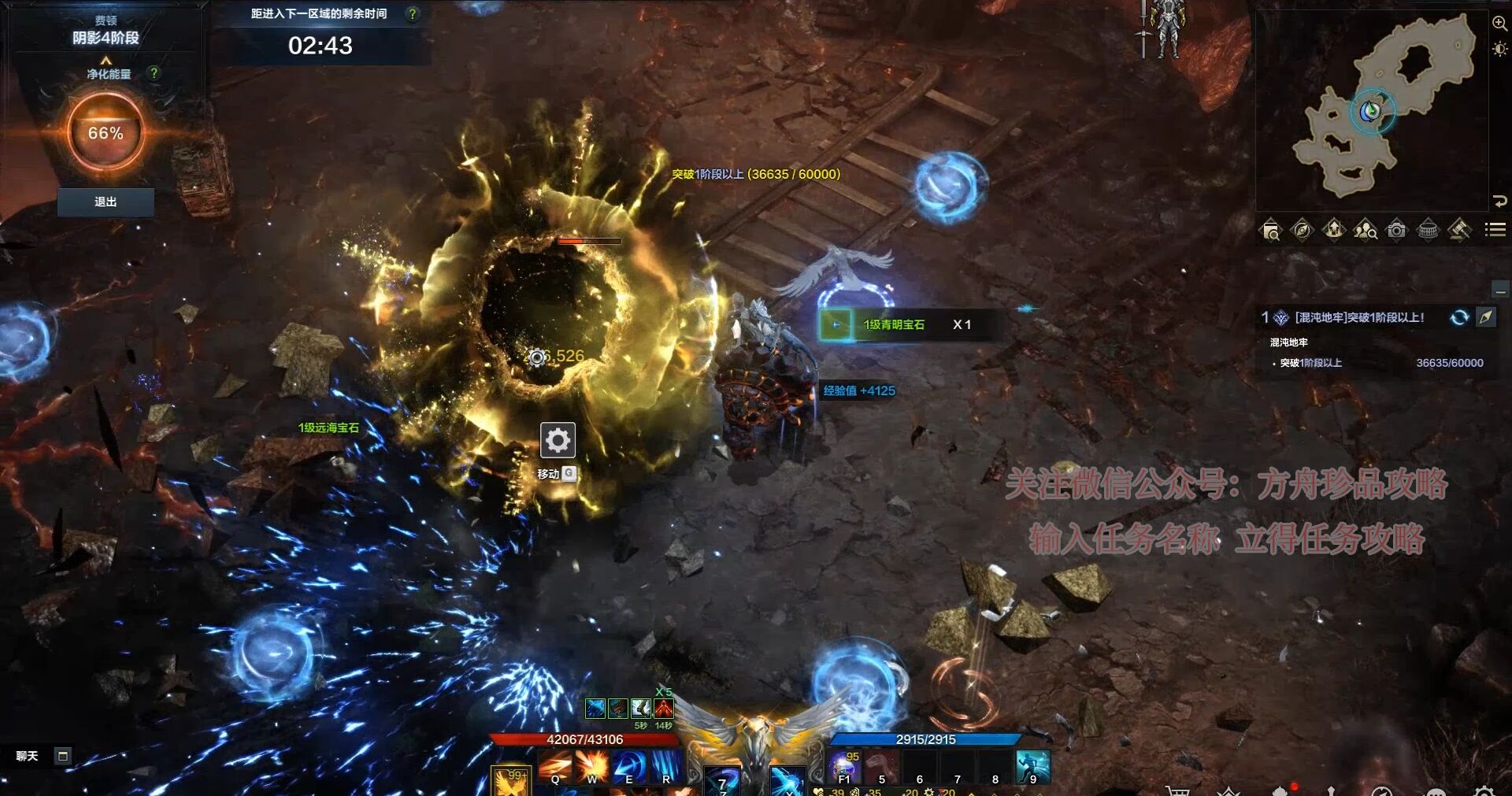
Task: Open the minimap of the chaos dungeon
Action: 1372,110
